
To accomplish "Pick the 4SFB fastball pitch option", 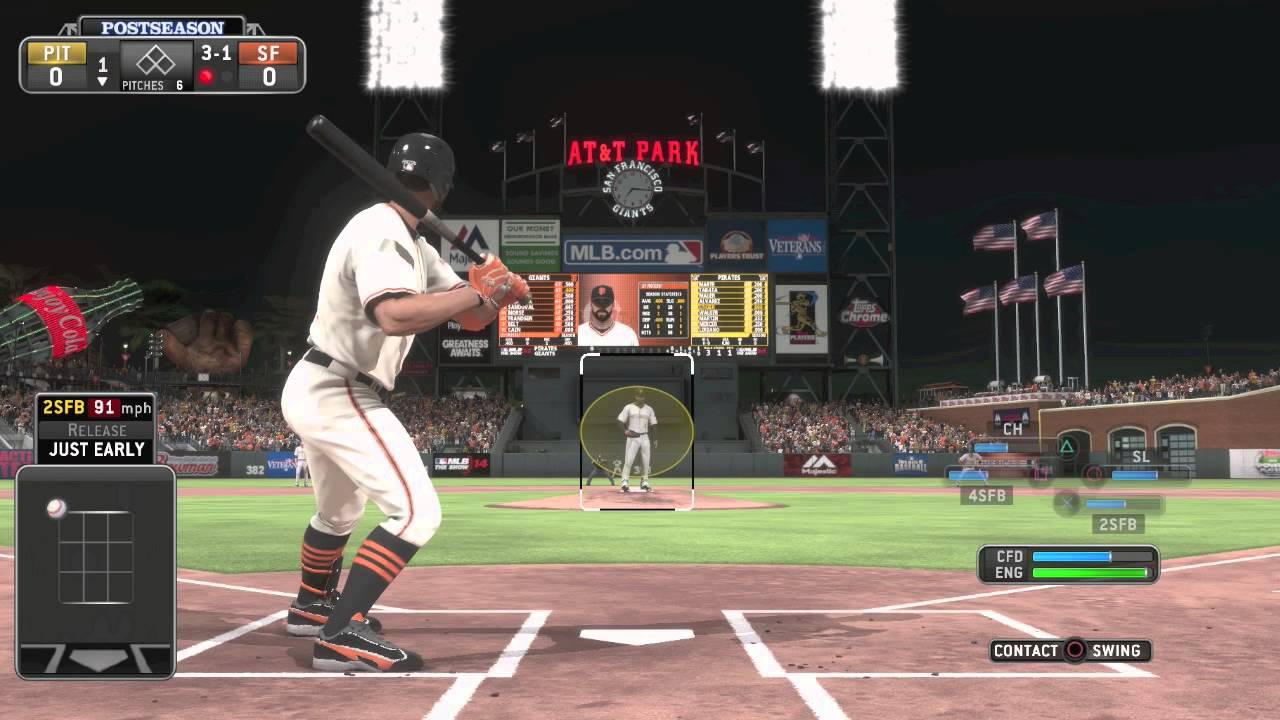I will click(x=985, y=495).
